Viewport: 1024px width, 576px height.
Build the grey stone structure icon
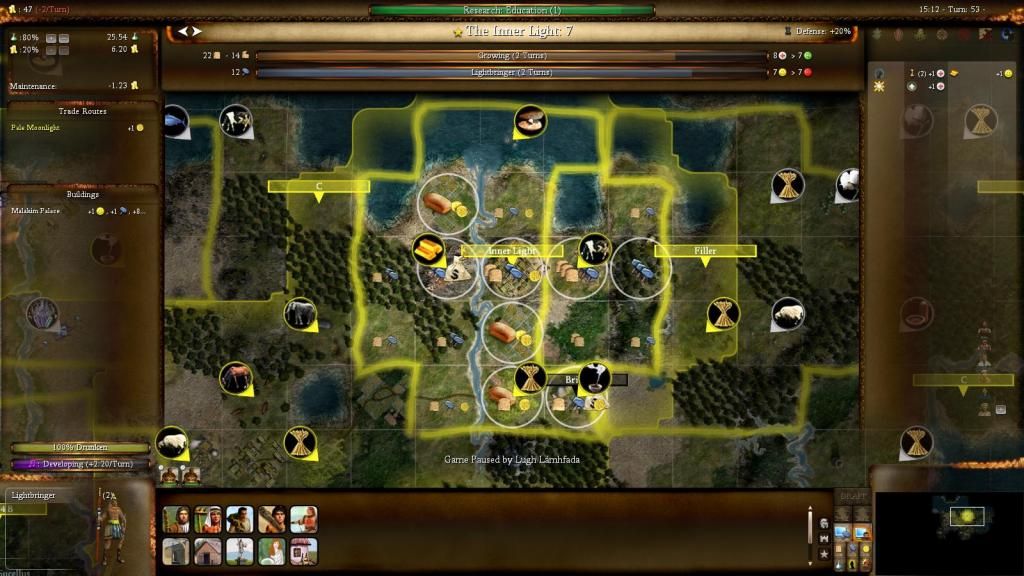(176, 551)
